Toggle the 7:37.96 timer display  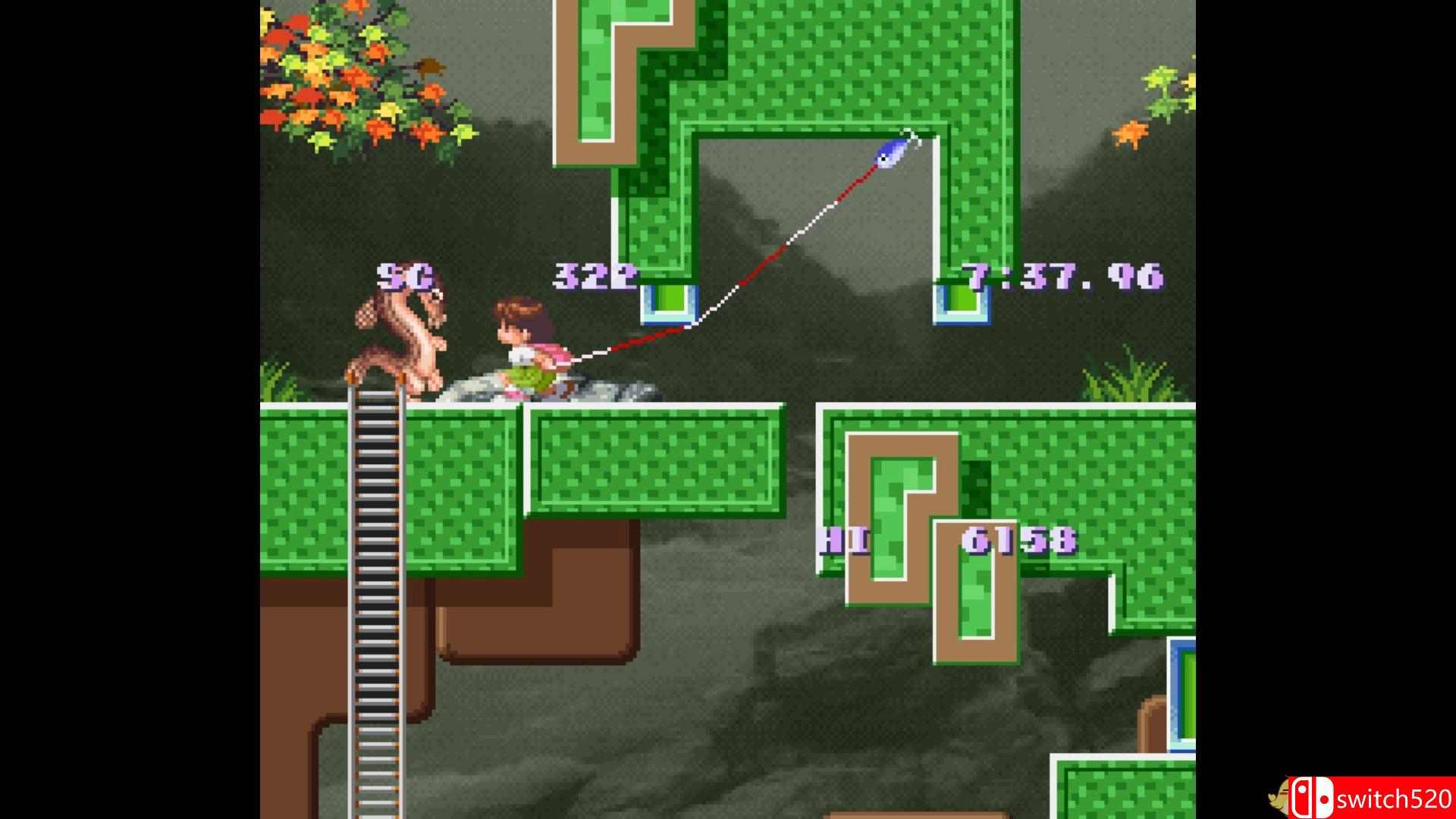(1062, 278)
